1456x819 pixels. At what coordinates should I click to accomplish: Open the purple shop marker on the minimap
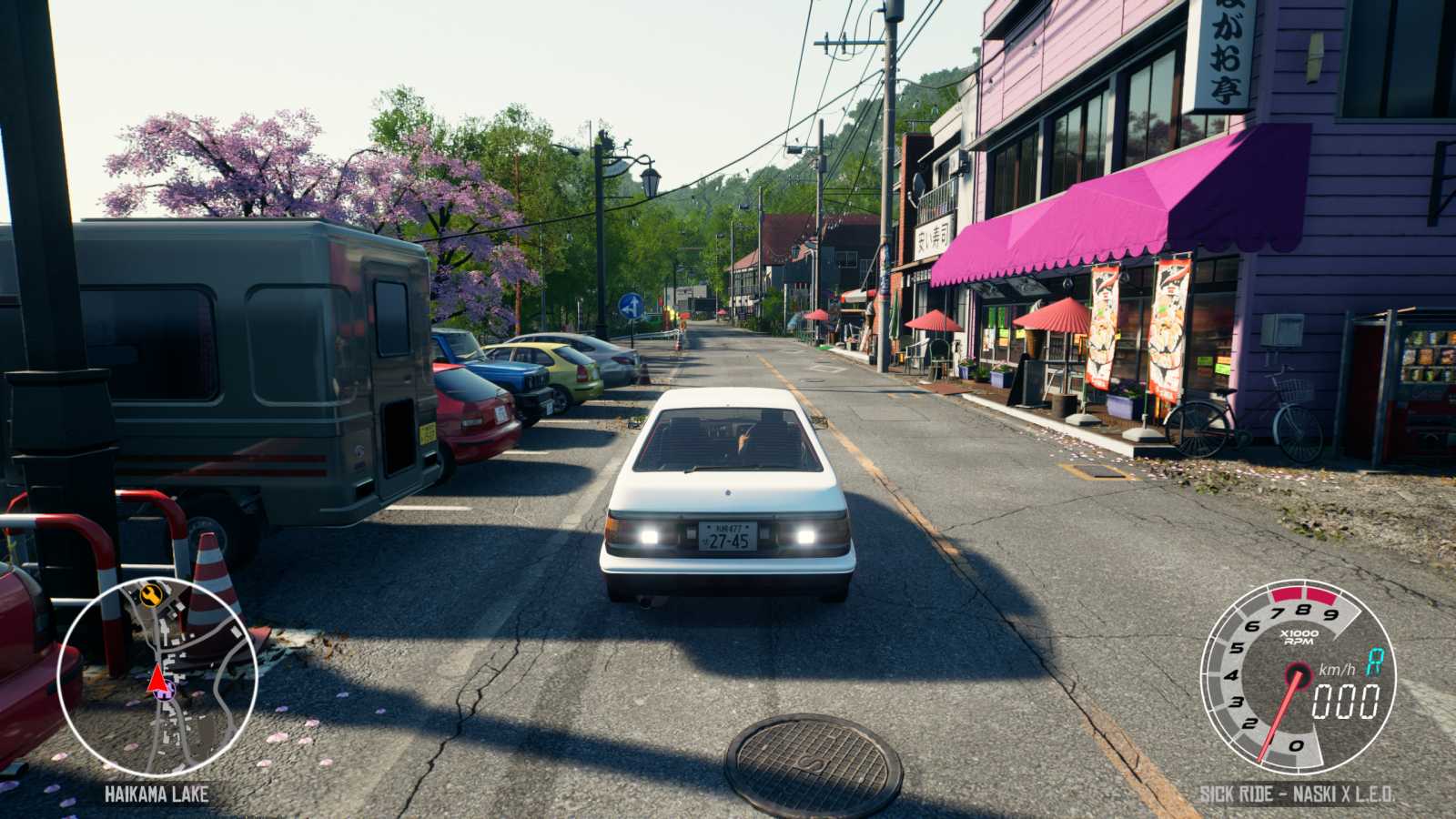click(x=164, y=692)
